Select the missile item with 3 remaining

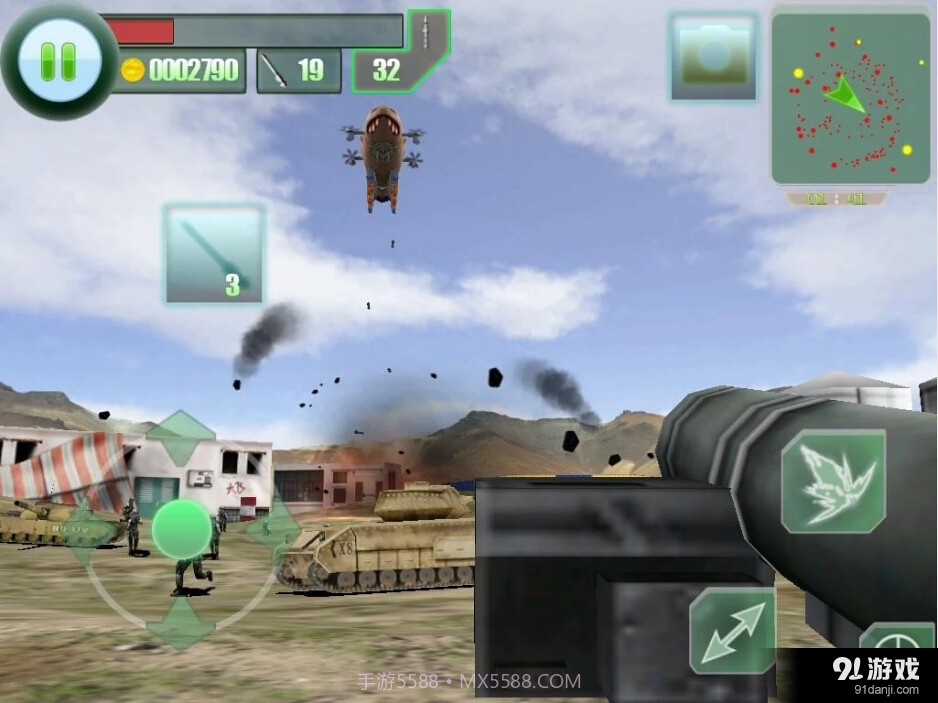click(214, 254)
